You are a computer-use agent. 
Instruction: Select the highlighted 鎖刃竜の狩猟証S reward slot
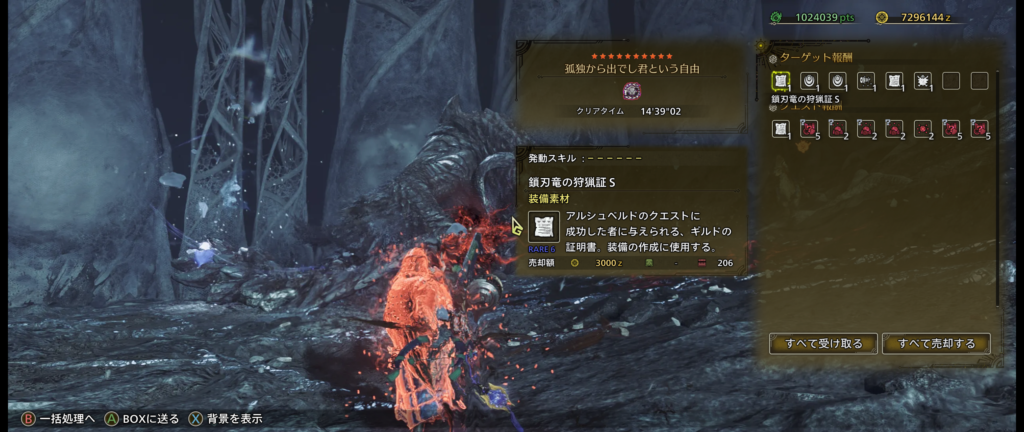pos(780,81)
